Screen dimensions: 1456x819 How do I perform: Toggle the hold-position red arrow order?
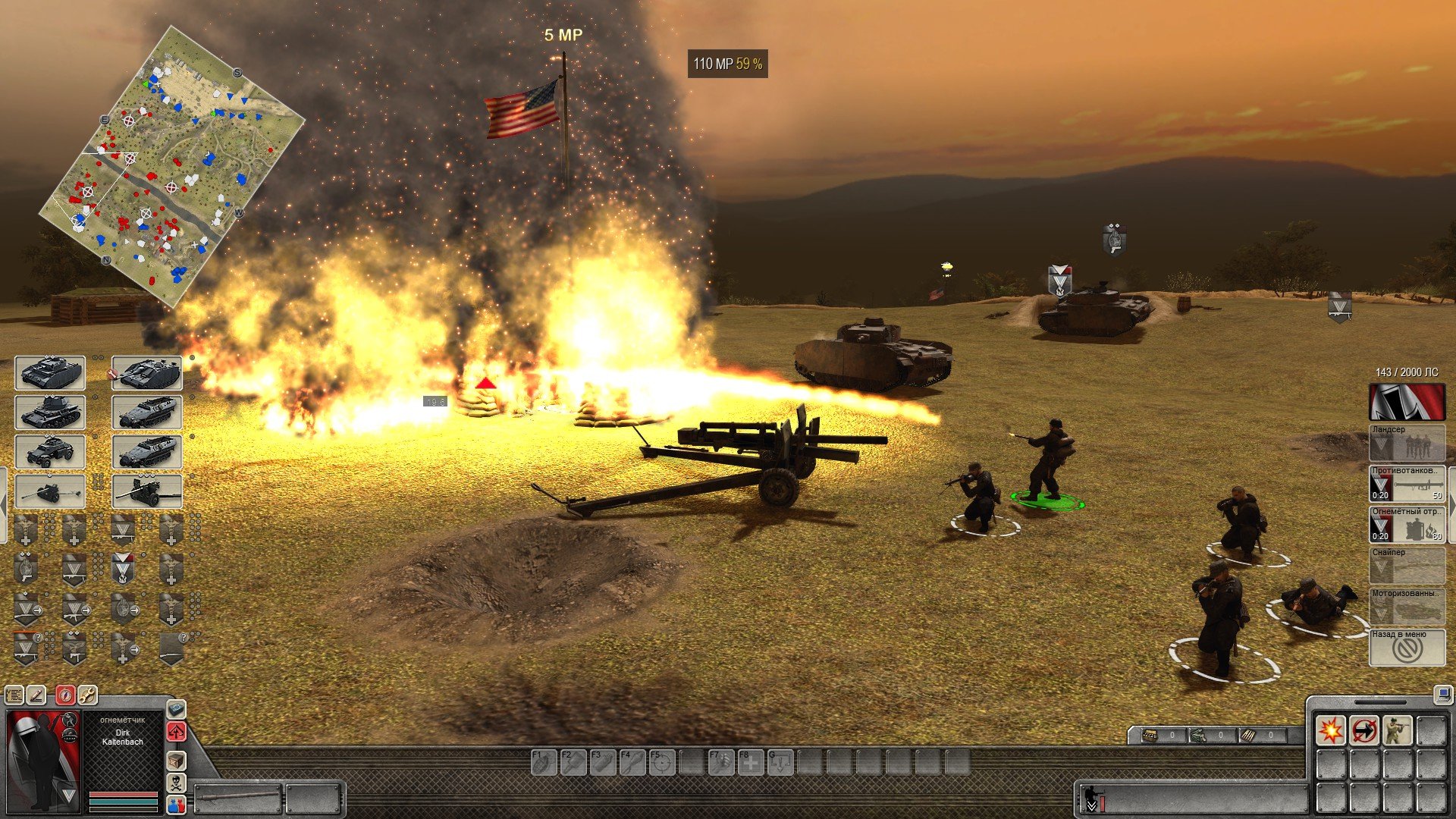1363,731
